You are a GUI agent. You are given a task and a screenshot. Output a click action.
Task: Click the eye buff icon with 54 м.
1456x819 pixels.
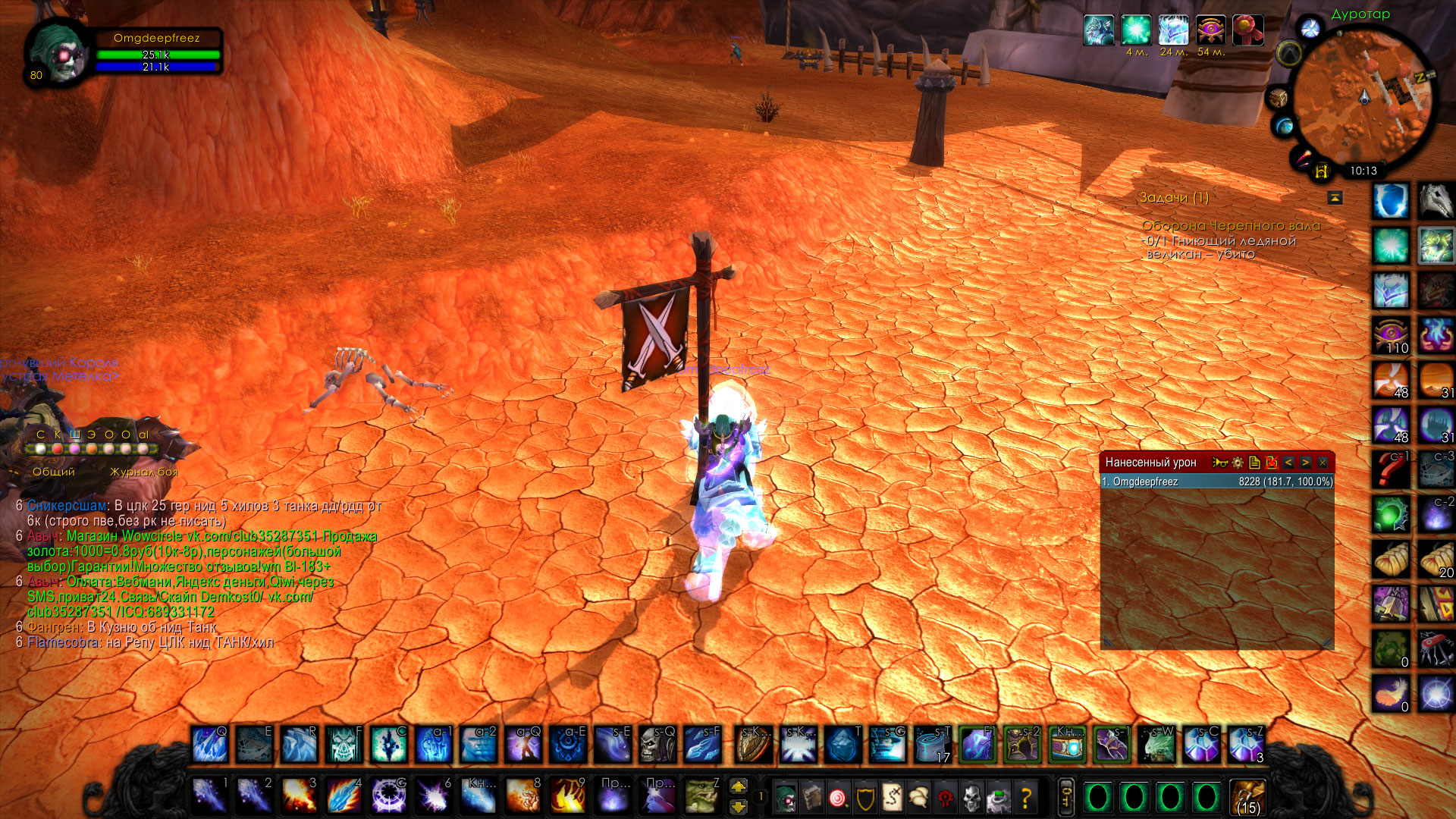(1210, 30)
